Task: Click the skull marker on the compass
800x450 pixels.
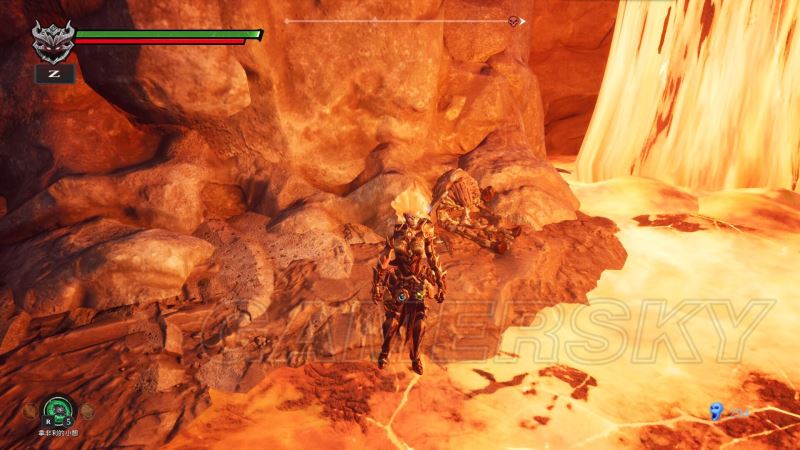Action: click(x=514, y=21)
